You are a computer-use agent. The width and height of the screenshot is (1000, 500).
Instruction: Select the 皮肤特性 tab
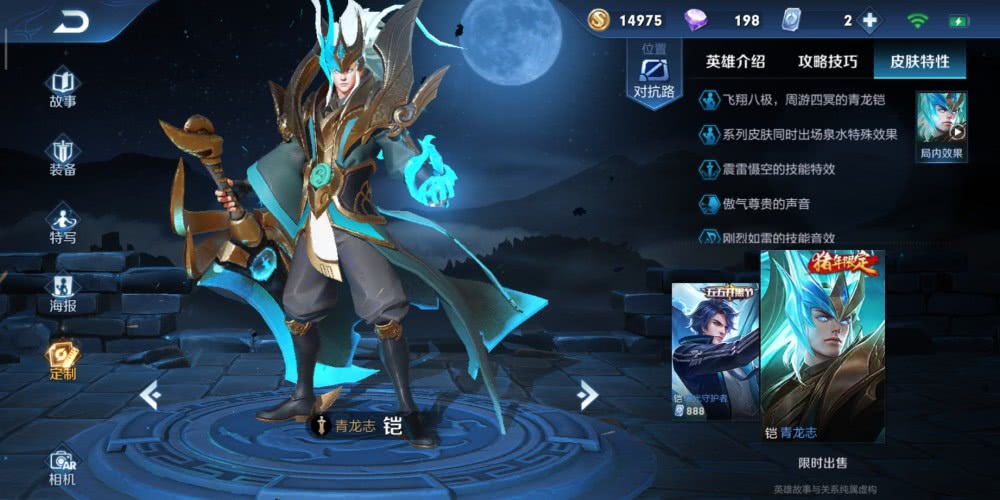pyautogui.click(x=919, y=61)
